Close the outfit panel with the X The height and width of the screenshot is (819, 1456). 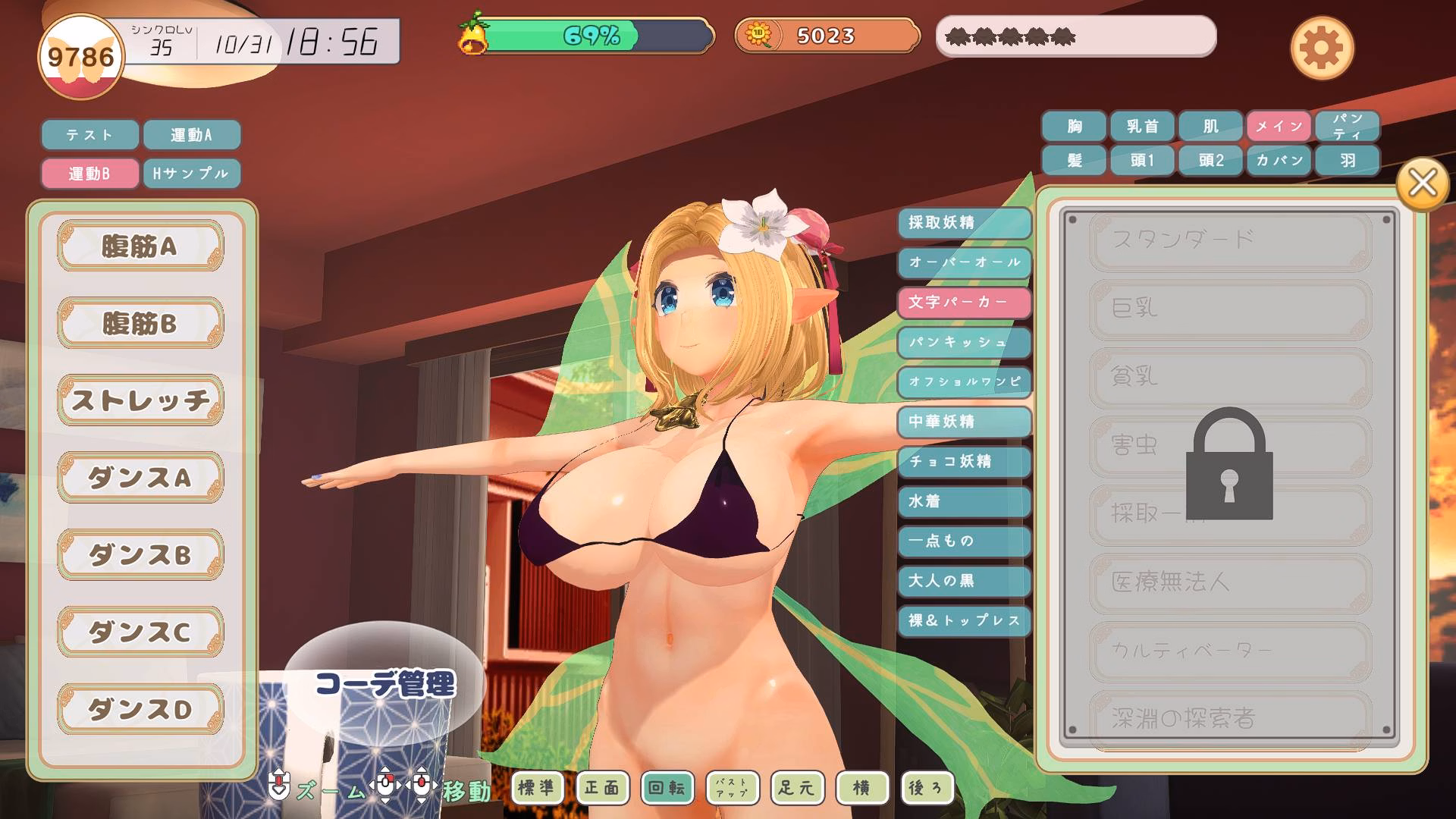1422,184
